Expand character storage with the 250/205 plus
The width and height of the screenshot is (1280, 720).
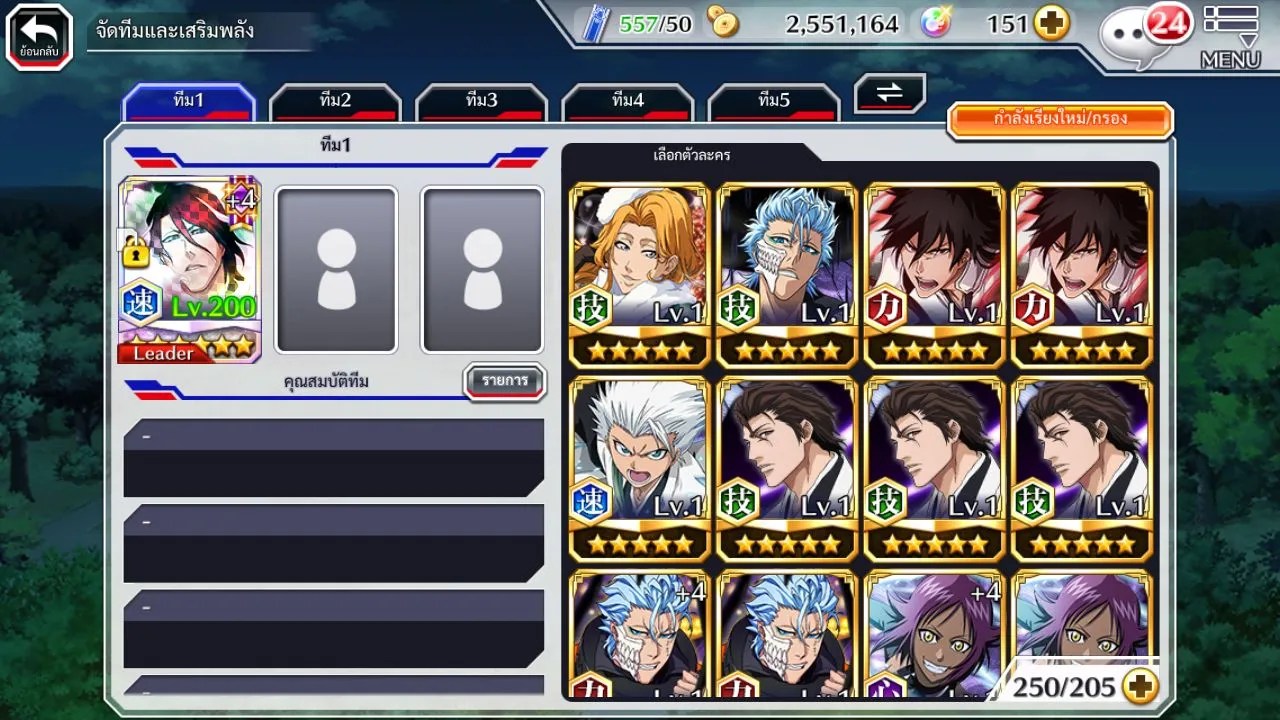tap(1140, 686)
